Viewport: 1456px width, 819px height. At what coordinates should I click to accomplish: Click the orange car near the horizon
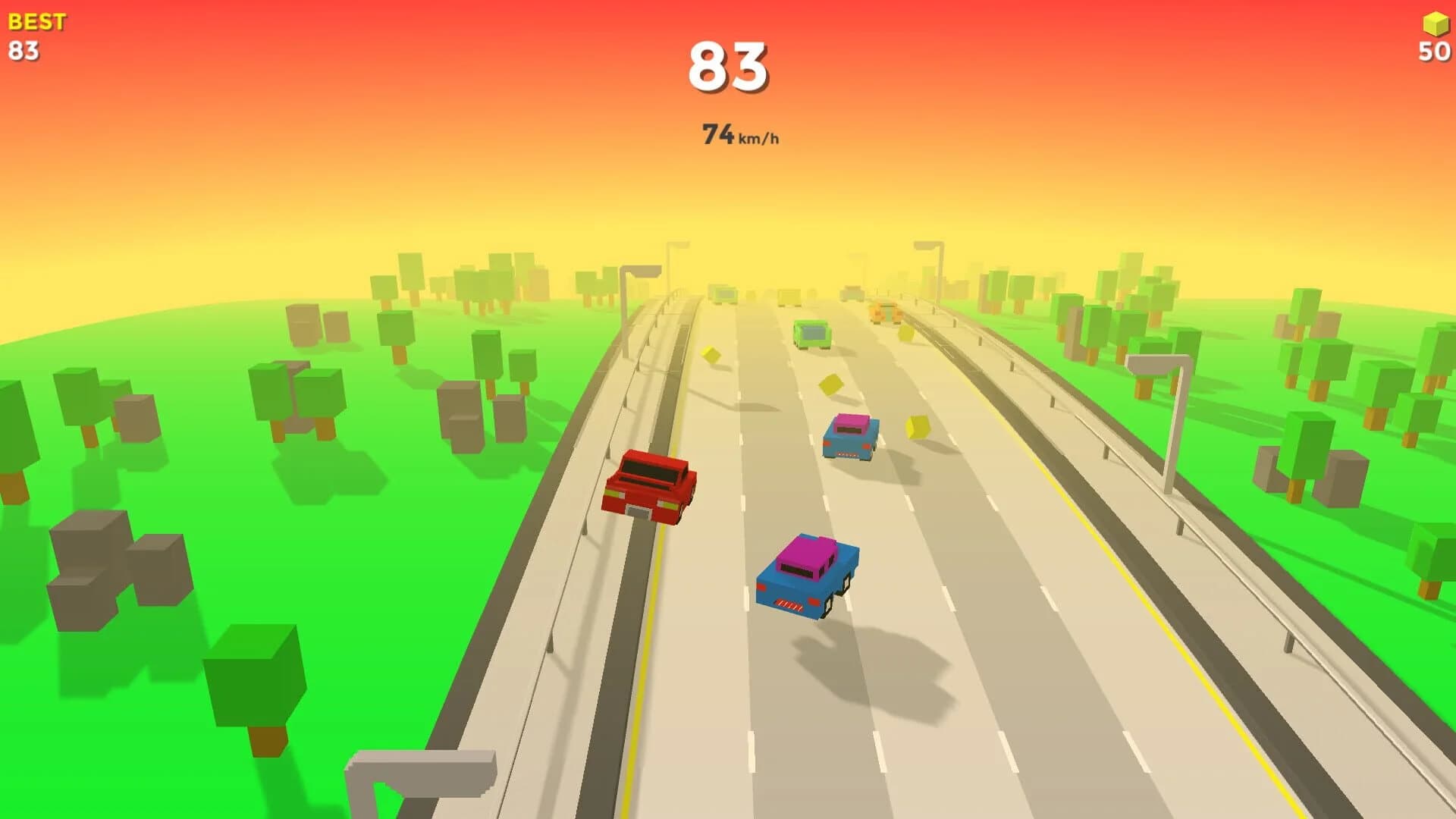[883, 311]
